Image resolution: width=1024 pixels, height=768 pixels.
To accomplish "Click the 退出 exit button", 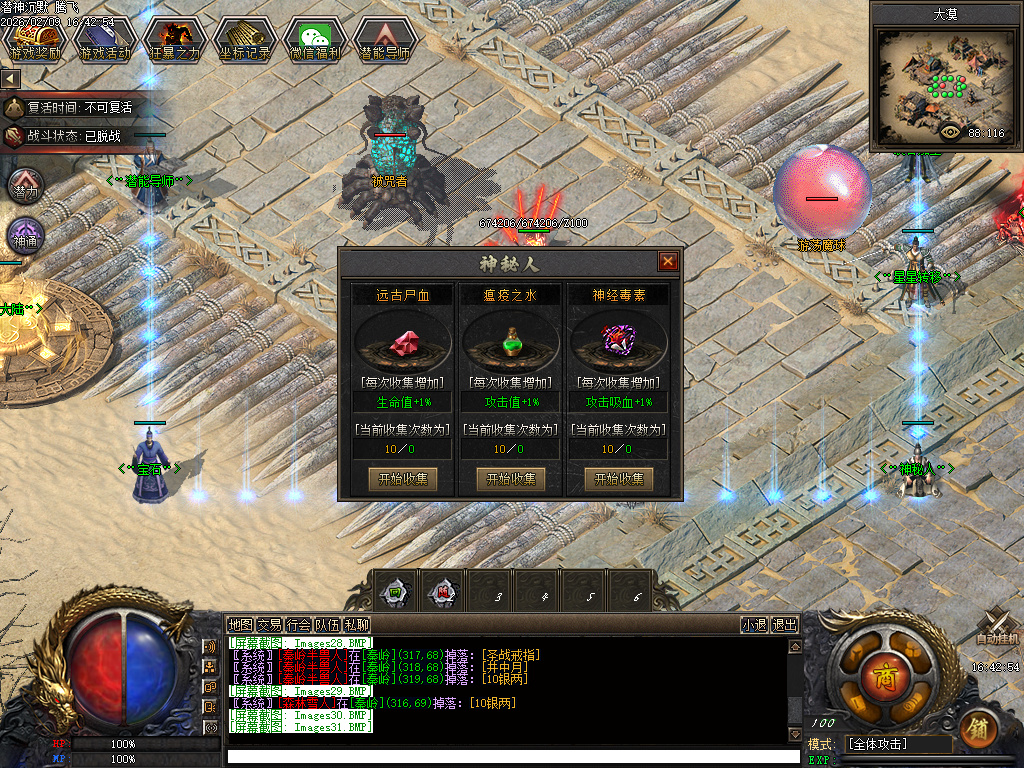I will click(x=785, y=625).
